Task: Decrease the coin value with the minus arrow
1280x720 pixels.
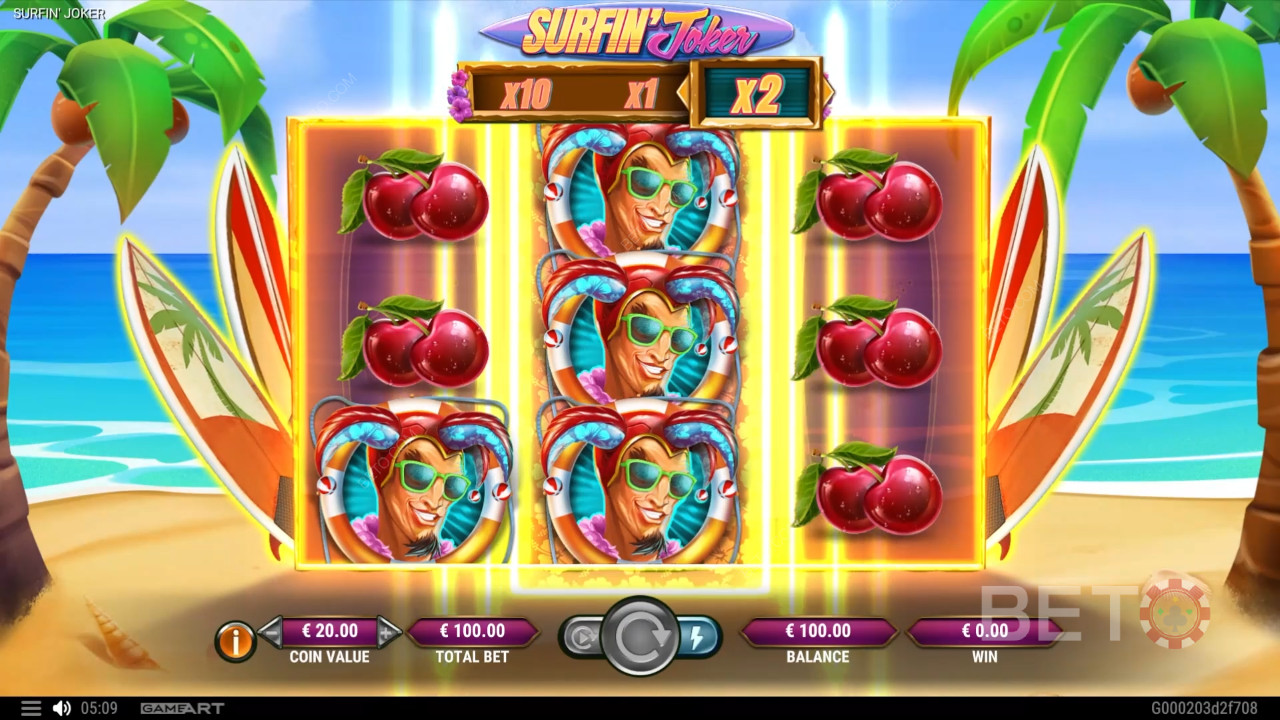Action: pyautogui.click(x=271, y=631)
